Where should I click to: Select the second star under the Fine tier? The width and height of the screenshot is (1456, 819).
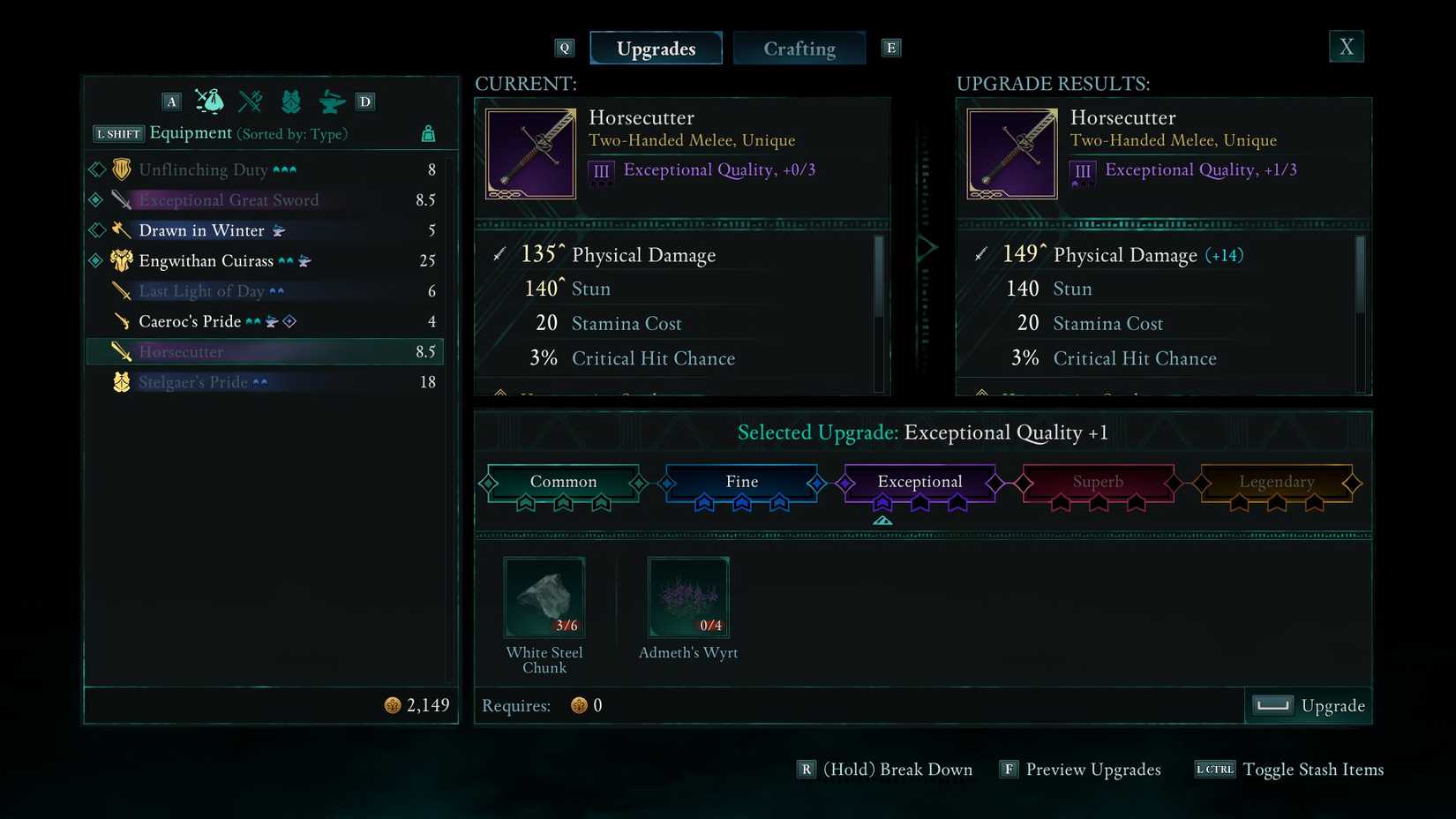coord(741,503)
